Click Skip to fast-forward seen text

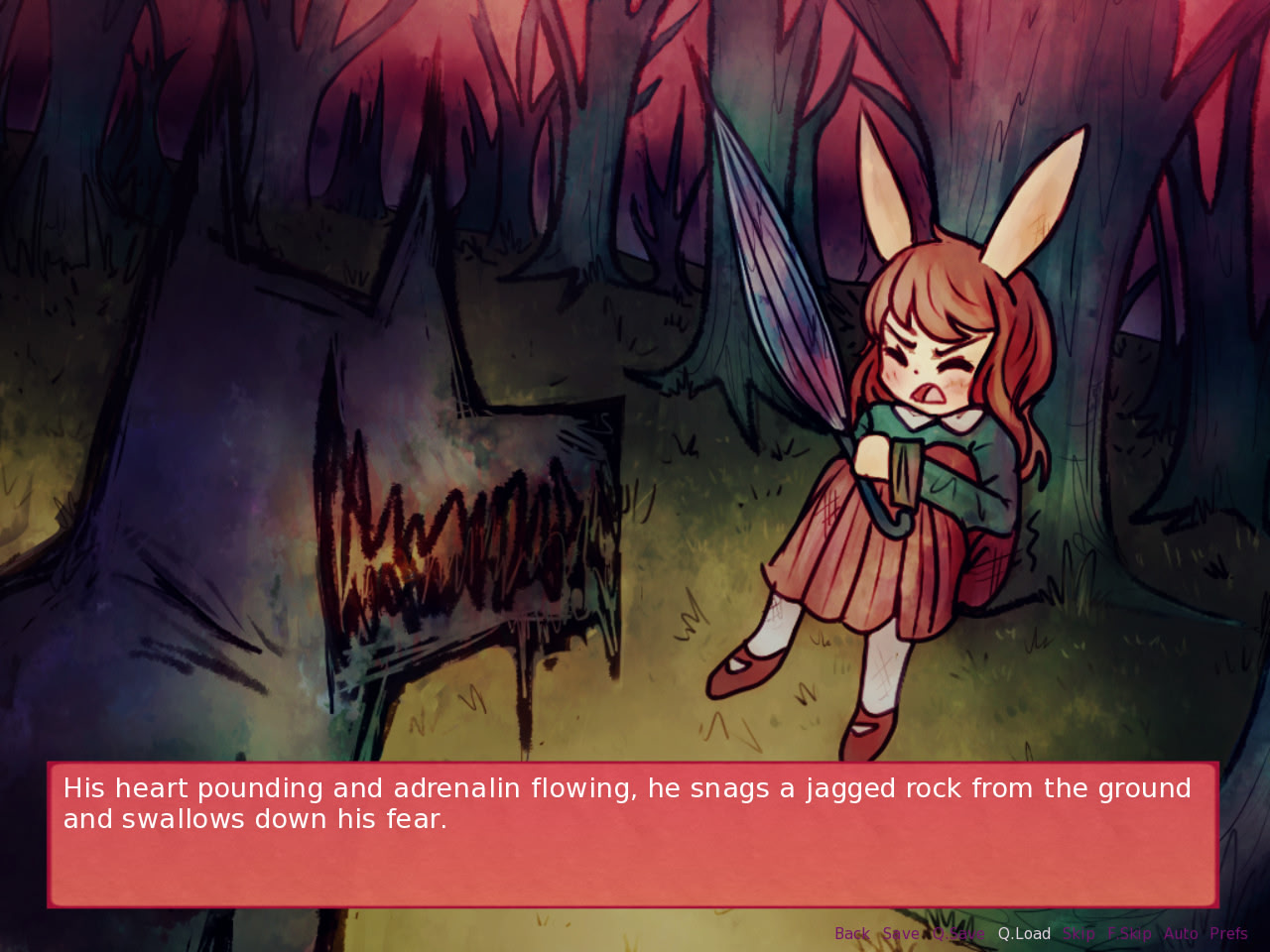tap(1079, 933)
